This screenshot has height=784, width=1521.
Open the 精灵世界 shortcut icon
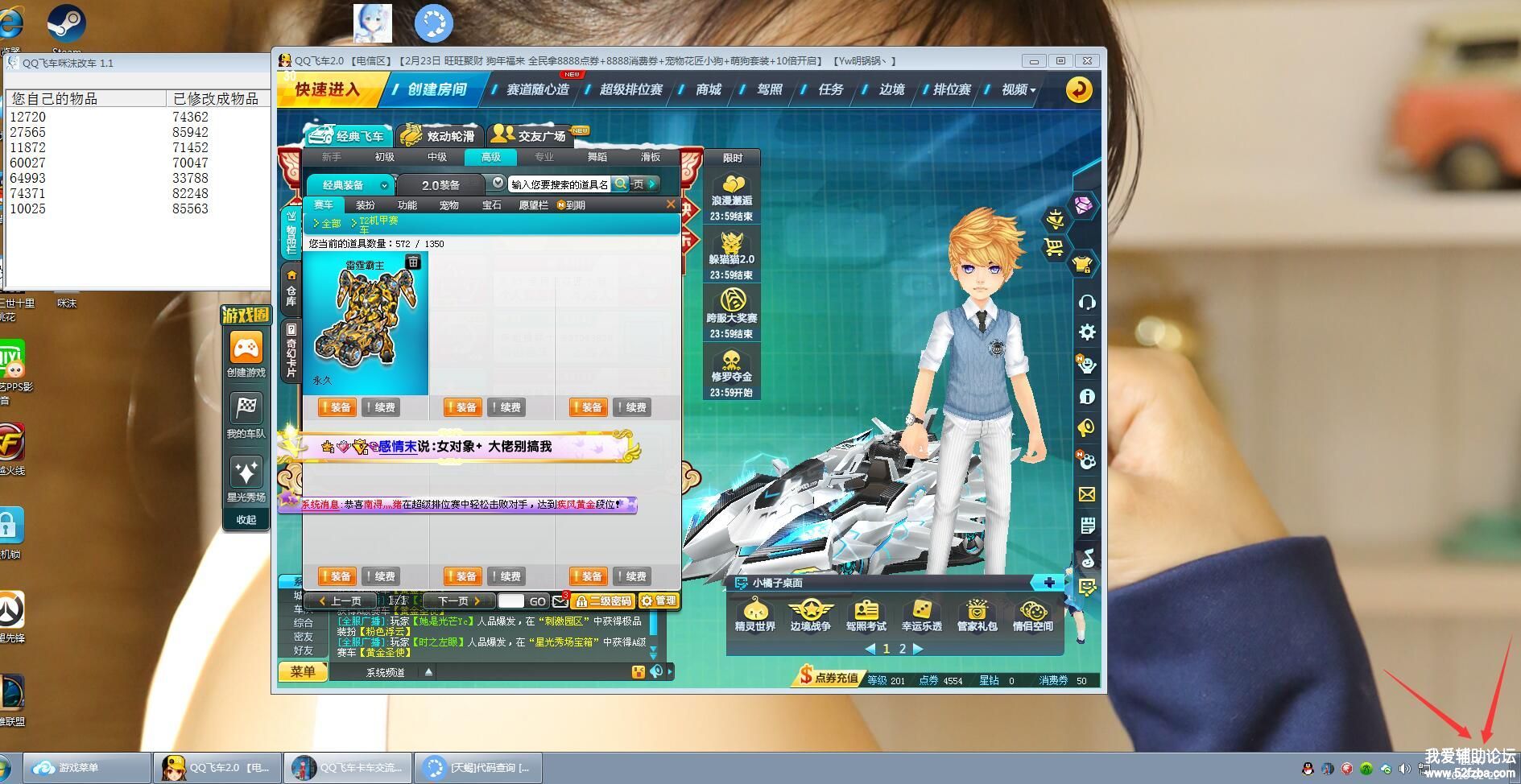coord(754,616)
